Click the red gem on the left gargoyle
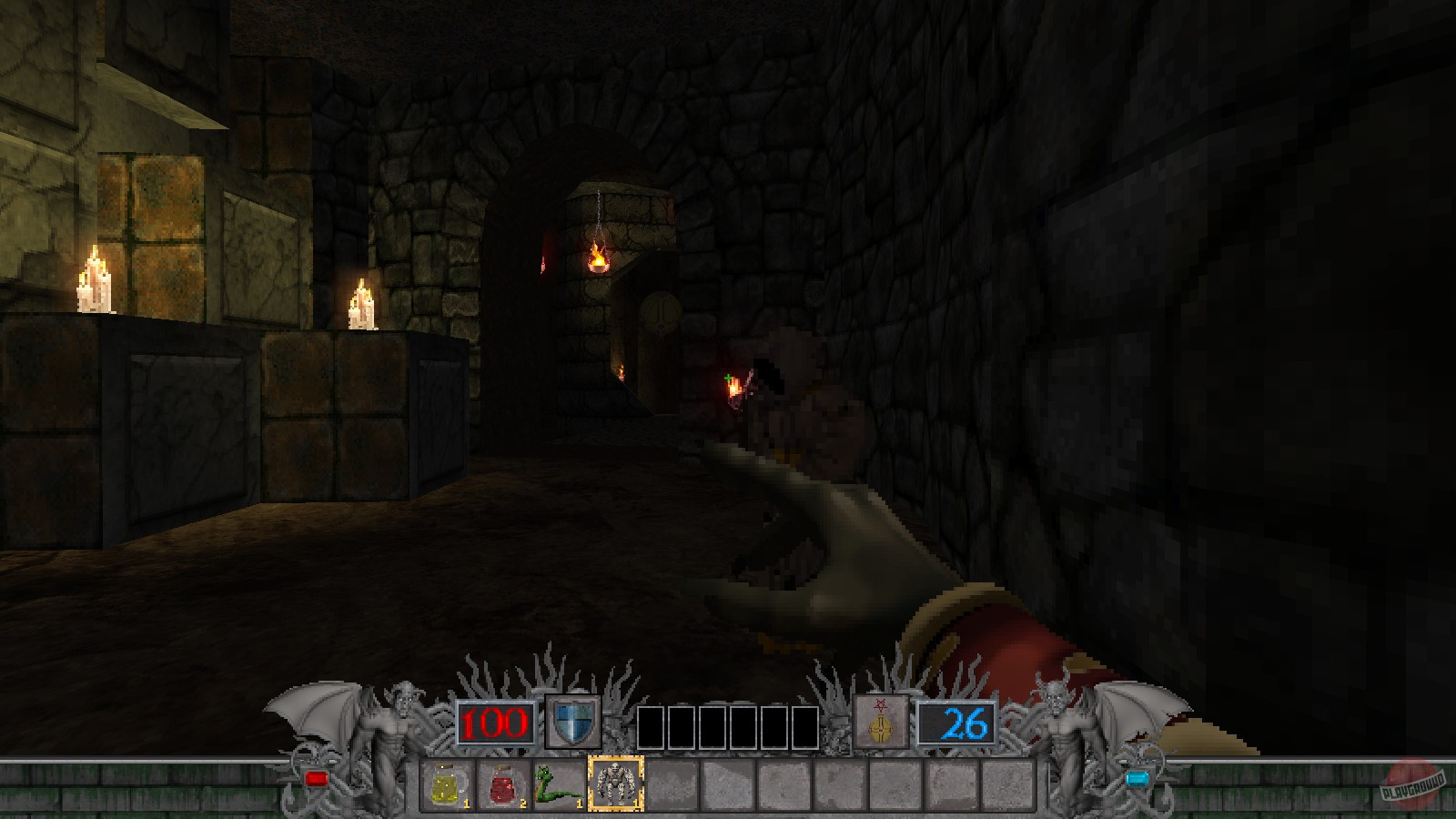This screenshot has width=1456, height=819. (317, 776)
